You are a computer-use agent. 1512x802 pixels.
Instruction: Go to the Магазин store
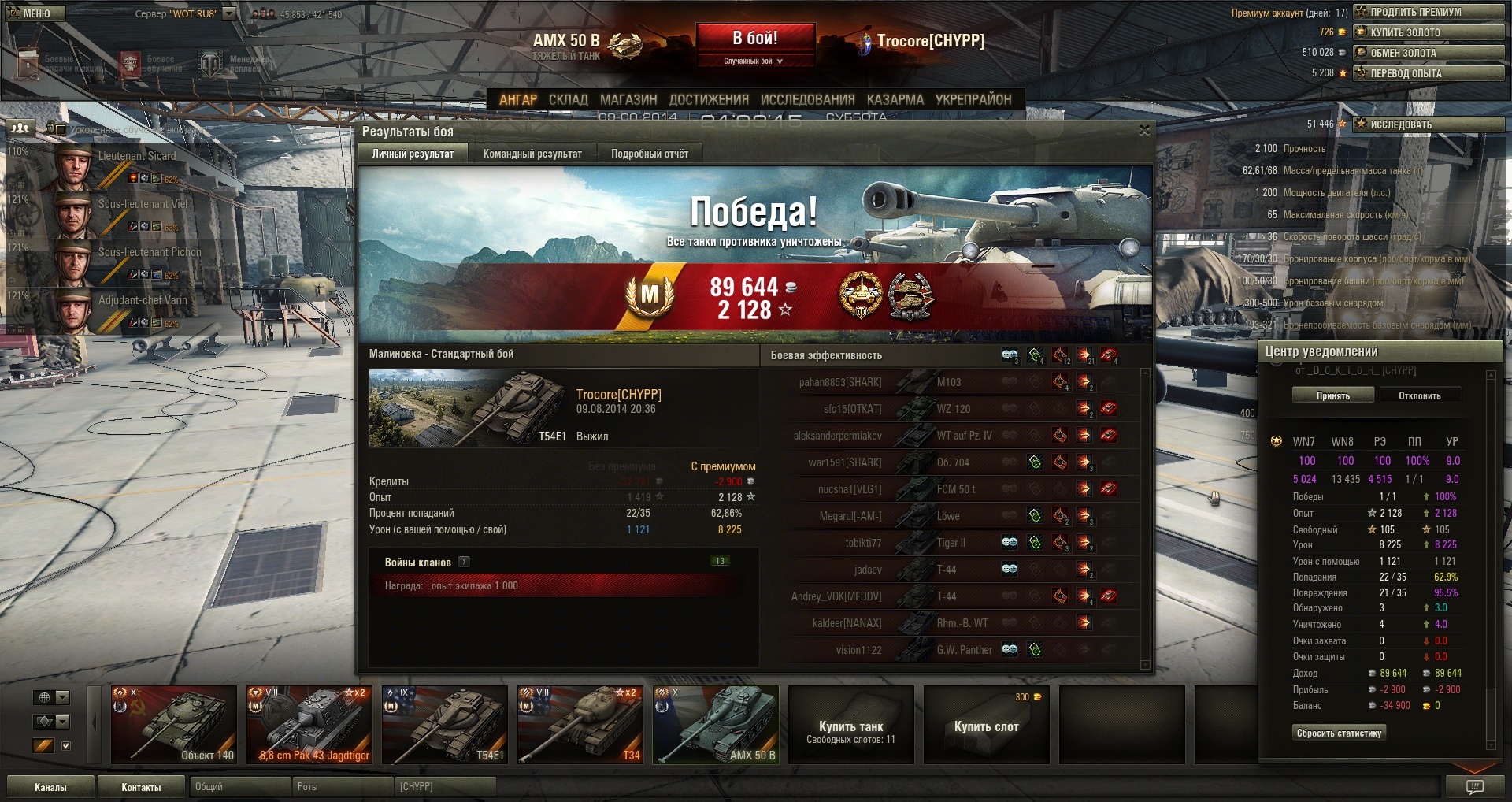628,99
